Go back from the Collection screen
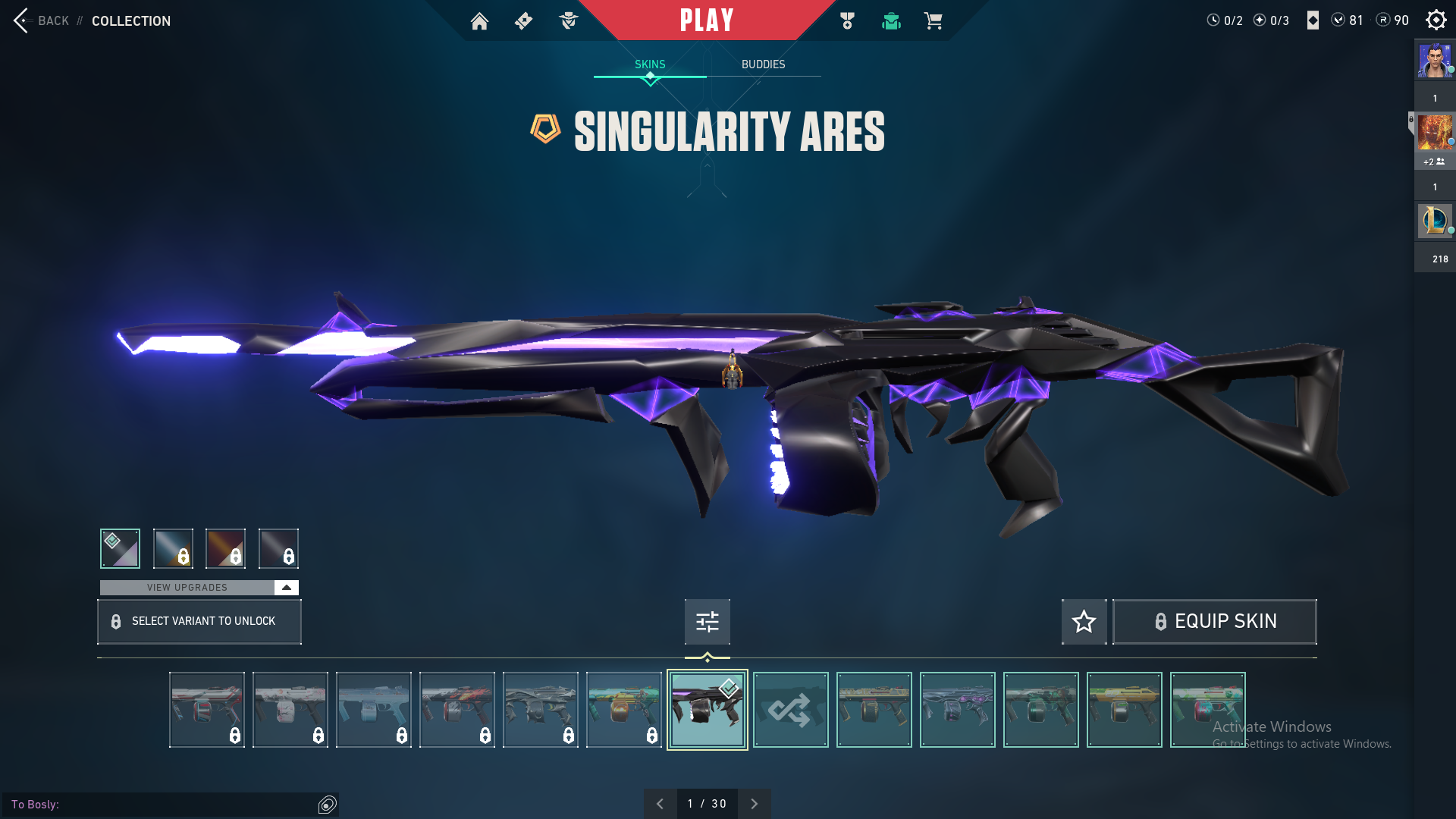The height and width of the screenshot is (819, 1456). 42,20
